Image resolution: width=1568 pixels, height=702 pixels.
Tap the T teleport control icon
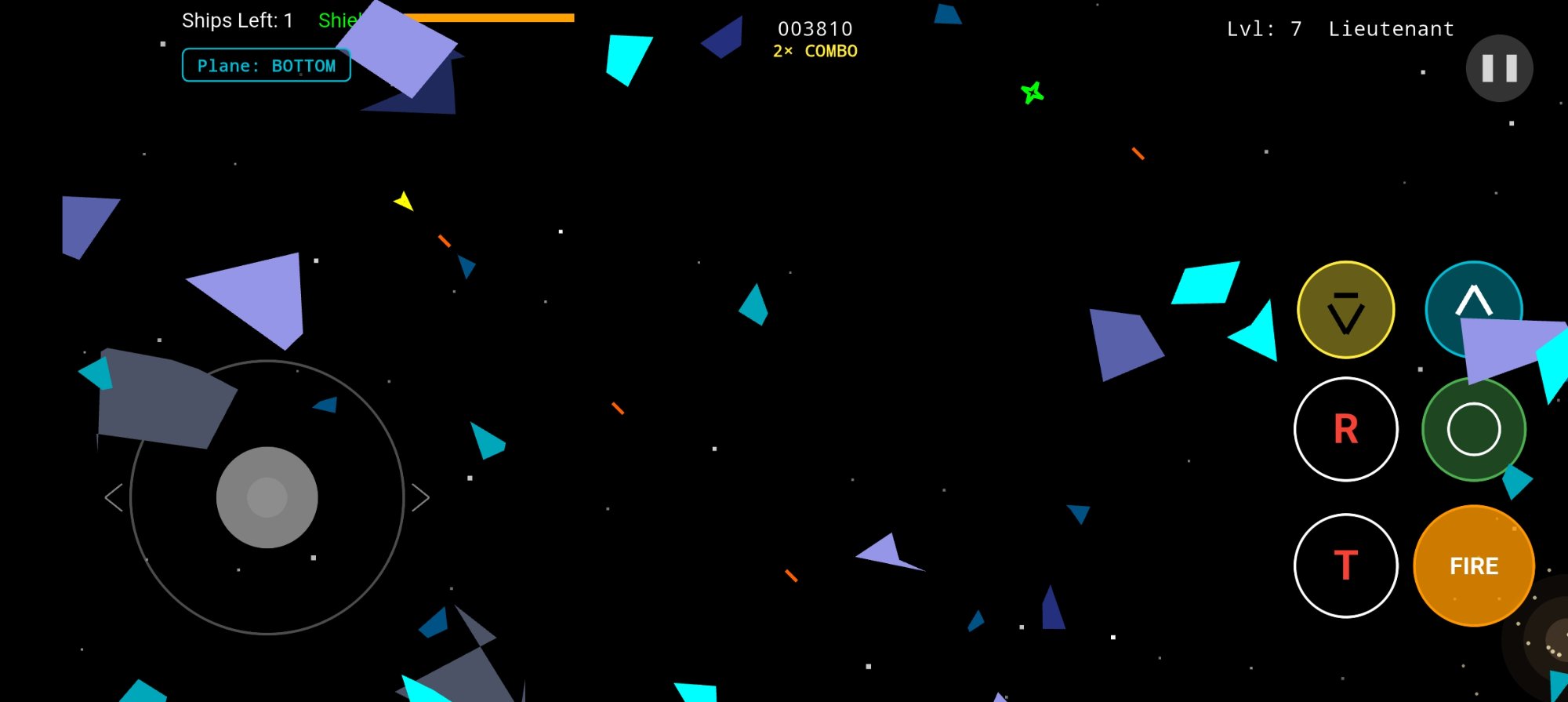point(1345,566)
